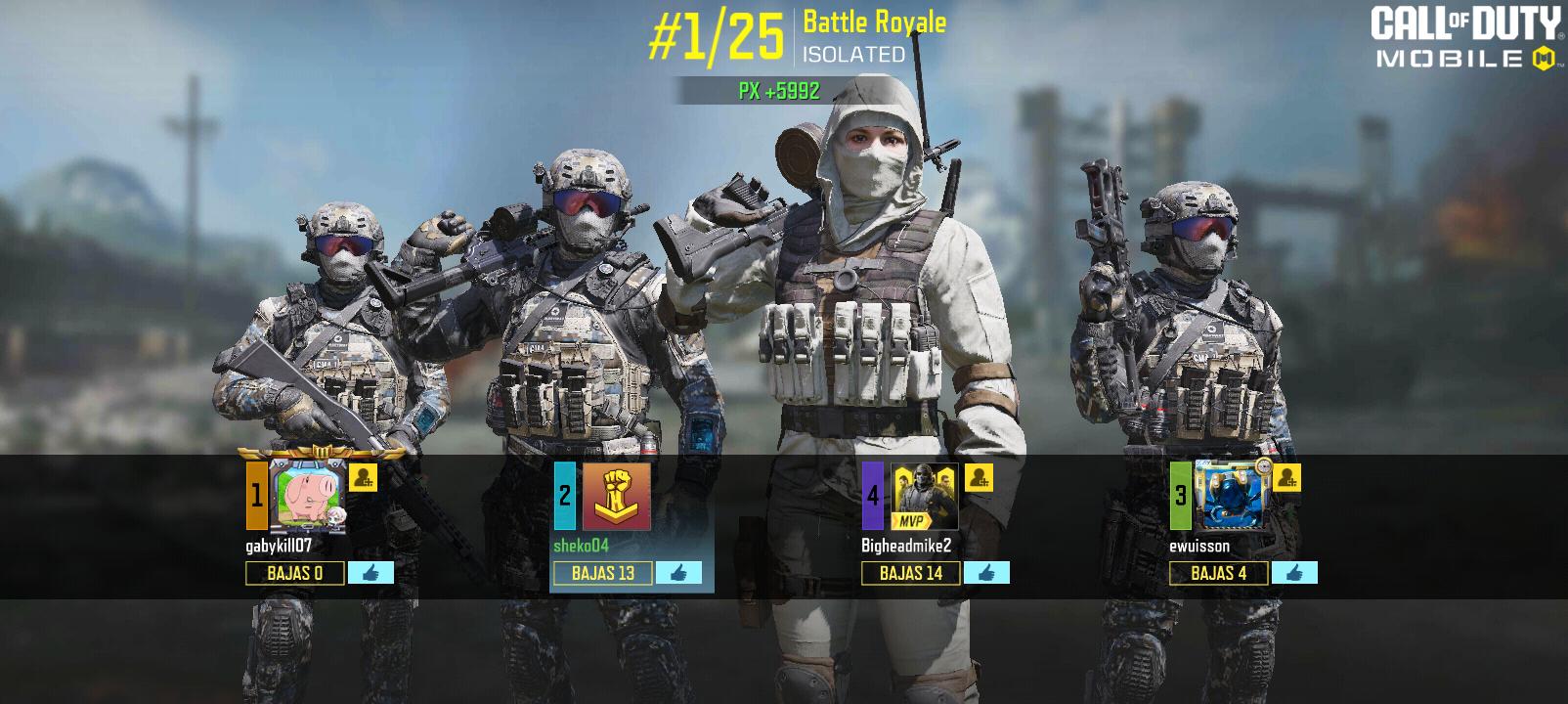This screenshot has width=1568, height=704.
Task: Show ewuisson's blue avatar profile
Action: click(1232, 497)
